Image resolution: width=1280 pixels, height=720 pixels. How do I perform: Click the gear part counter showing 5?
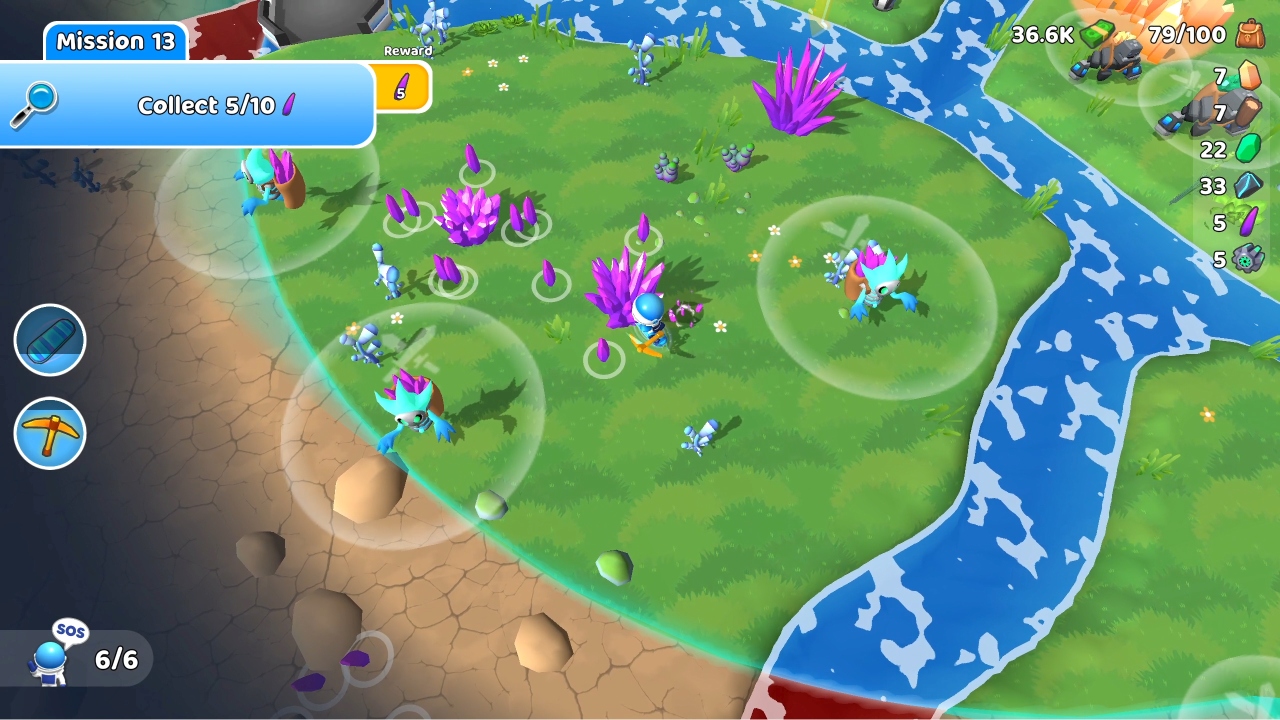click(x=1246, y=260)
